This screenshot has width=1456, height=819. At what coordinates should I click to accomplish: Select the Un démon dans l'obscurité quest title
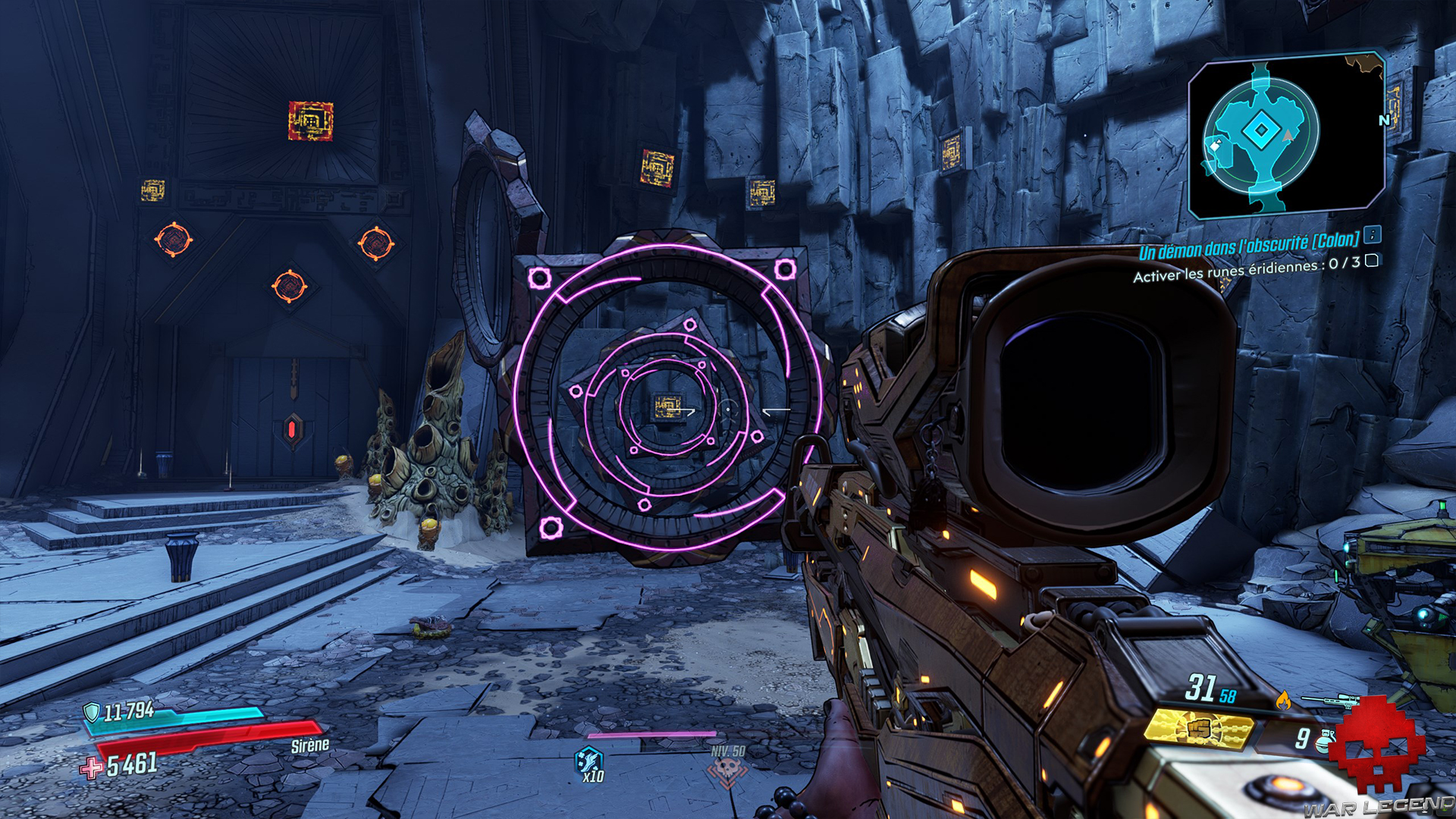[x=1248, y=246]
